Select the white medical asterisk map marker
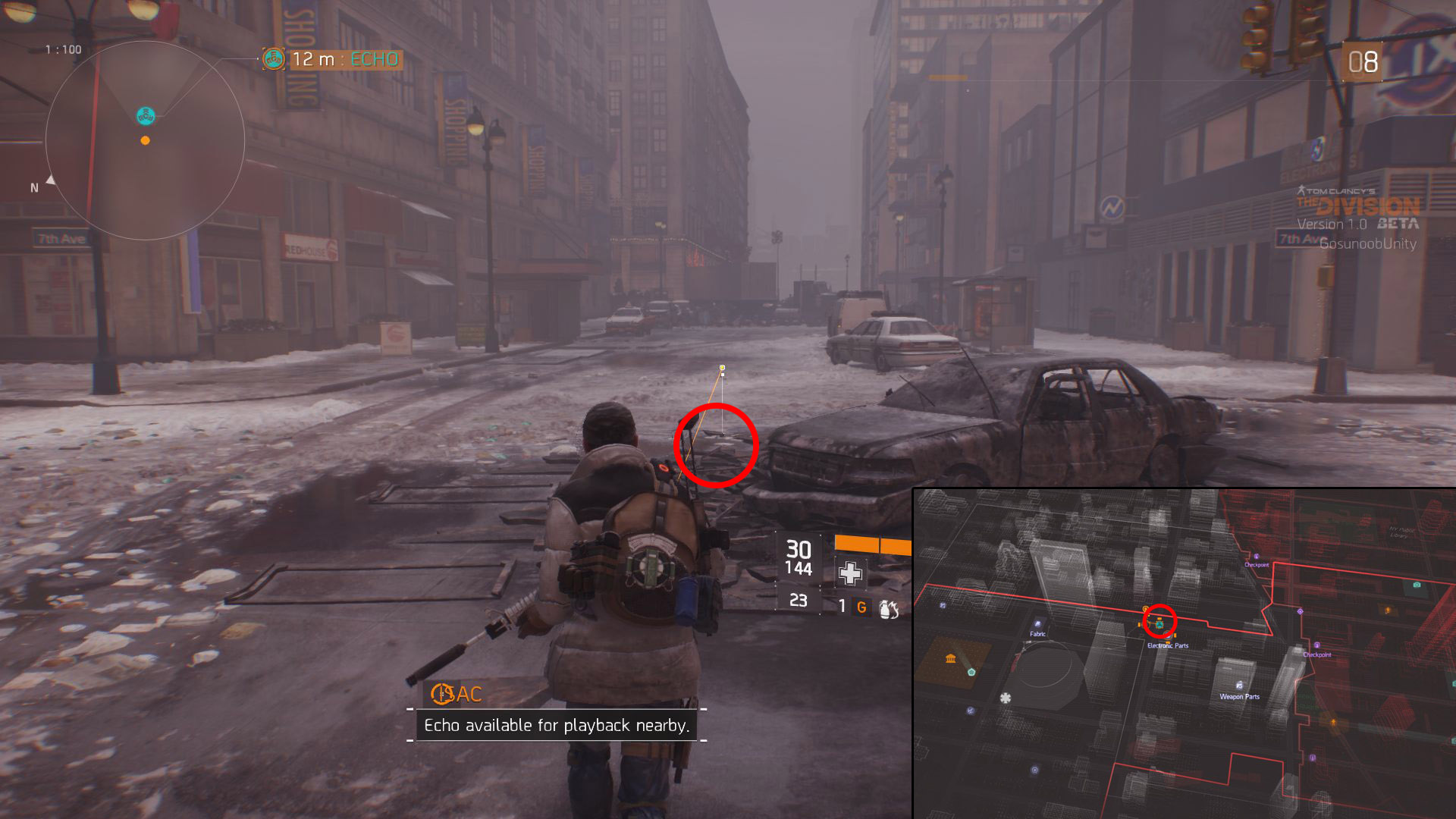The height and width of the screenshot is (819, 1456). [1006, 698]
